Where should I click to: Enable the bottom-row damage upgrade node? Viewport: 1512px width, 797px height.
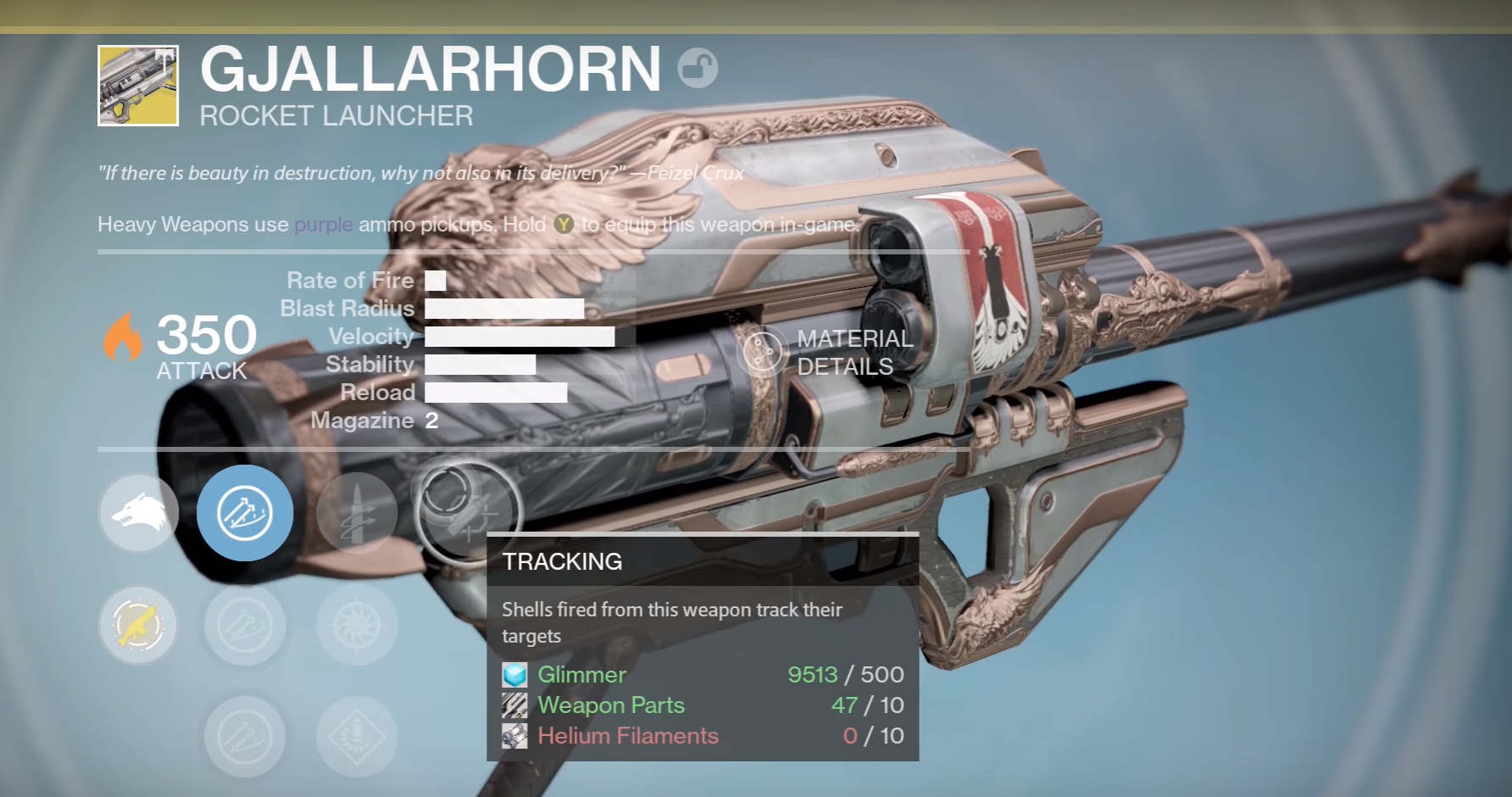coord(245,737)
